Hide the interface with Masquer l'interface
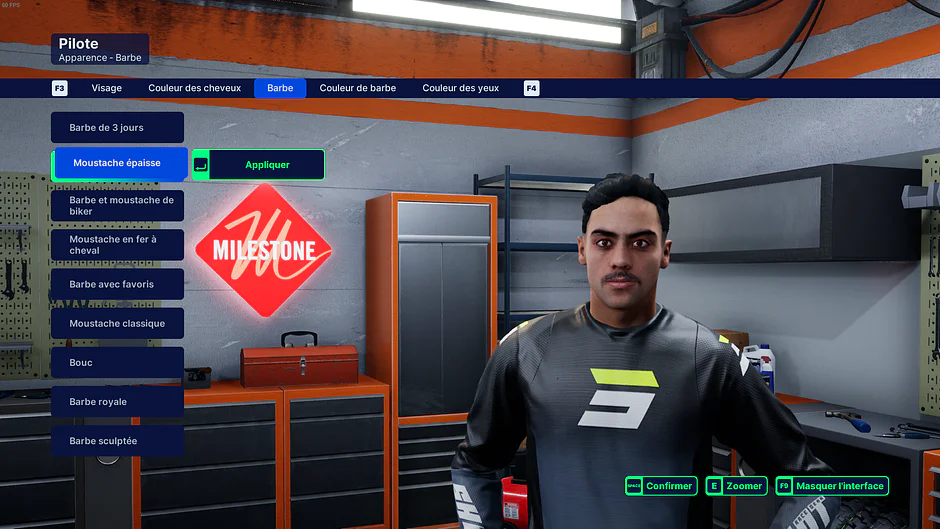This screenshot has width=940, height=529. coord(832,486)
